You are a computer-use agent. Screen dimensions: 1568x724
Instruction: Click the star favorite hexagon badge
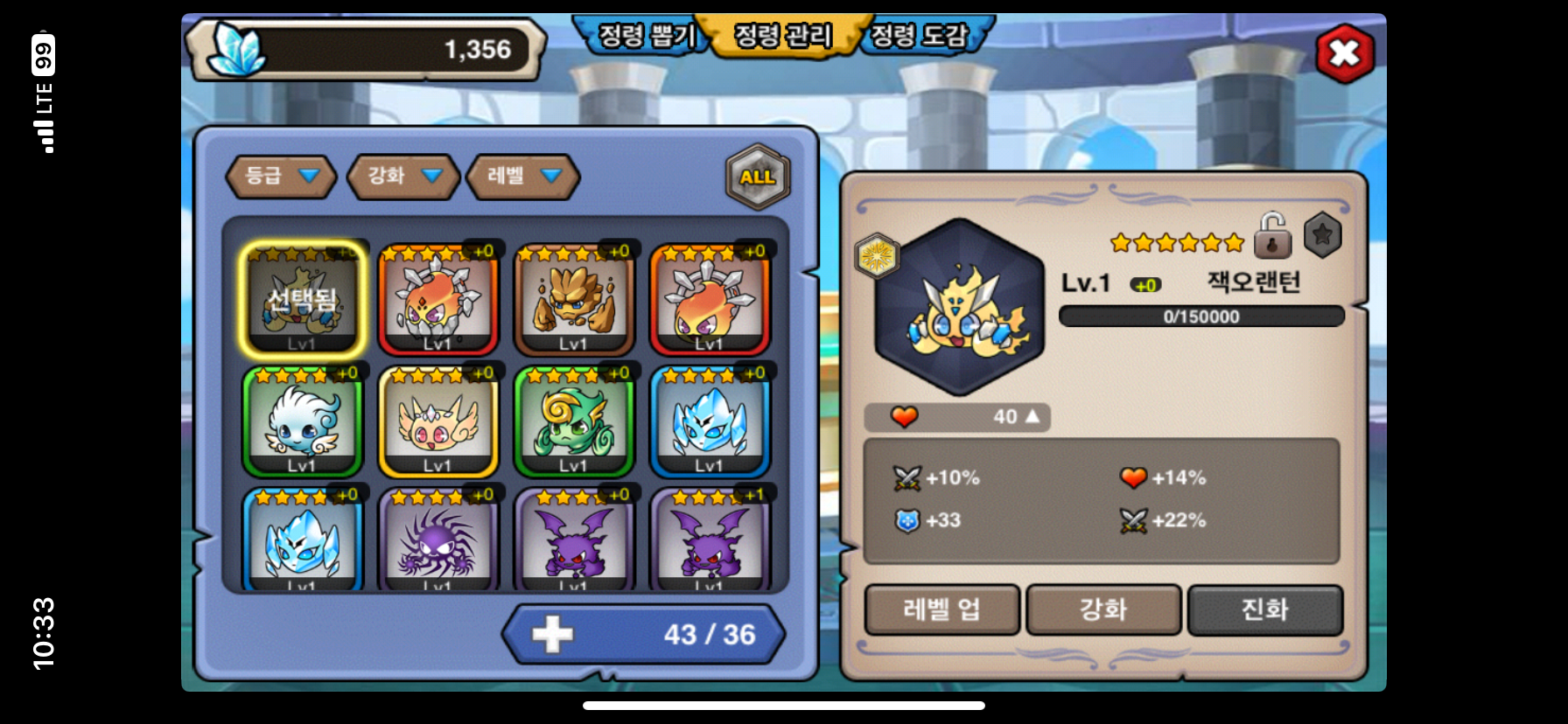pos(1322,234)
